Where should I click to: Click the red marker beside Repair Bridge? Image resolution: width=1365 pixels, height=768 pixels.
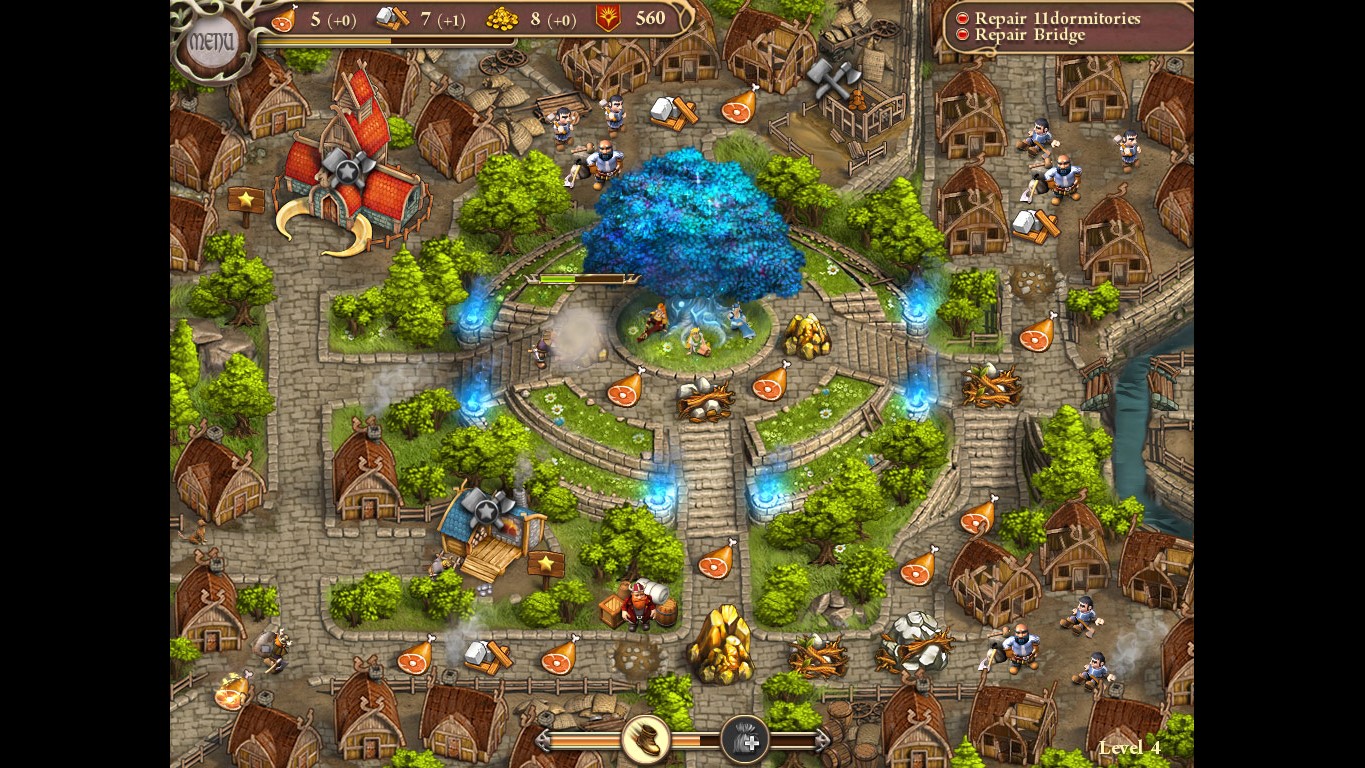coord(962,35)
